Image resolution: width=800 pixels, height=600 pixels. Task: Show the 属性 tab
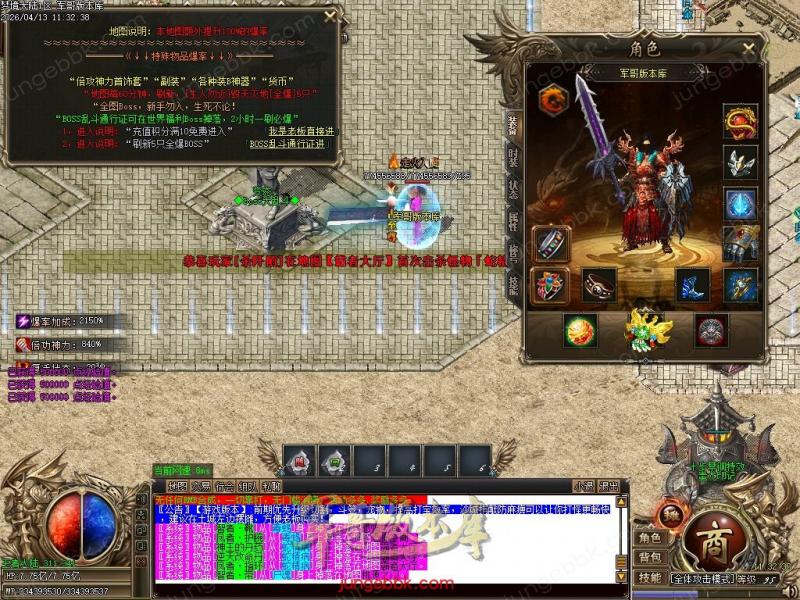tap(513, 220)
